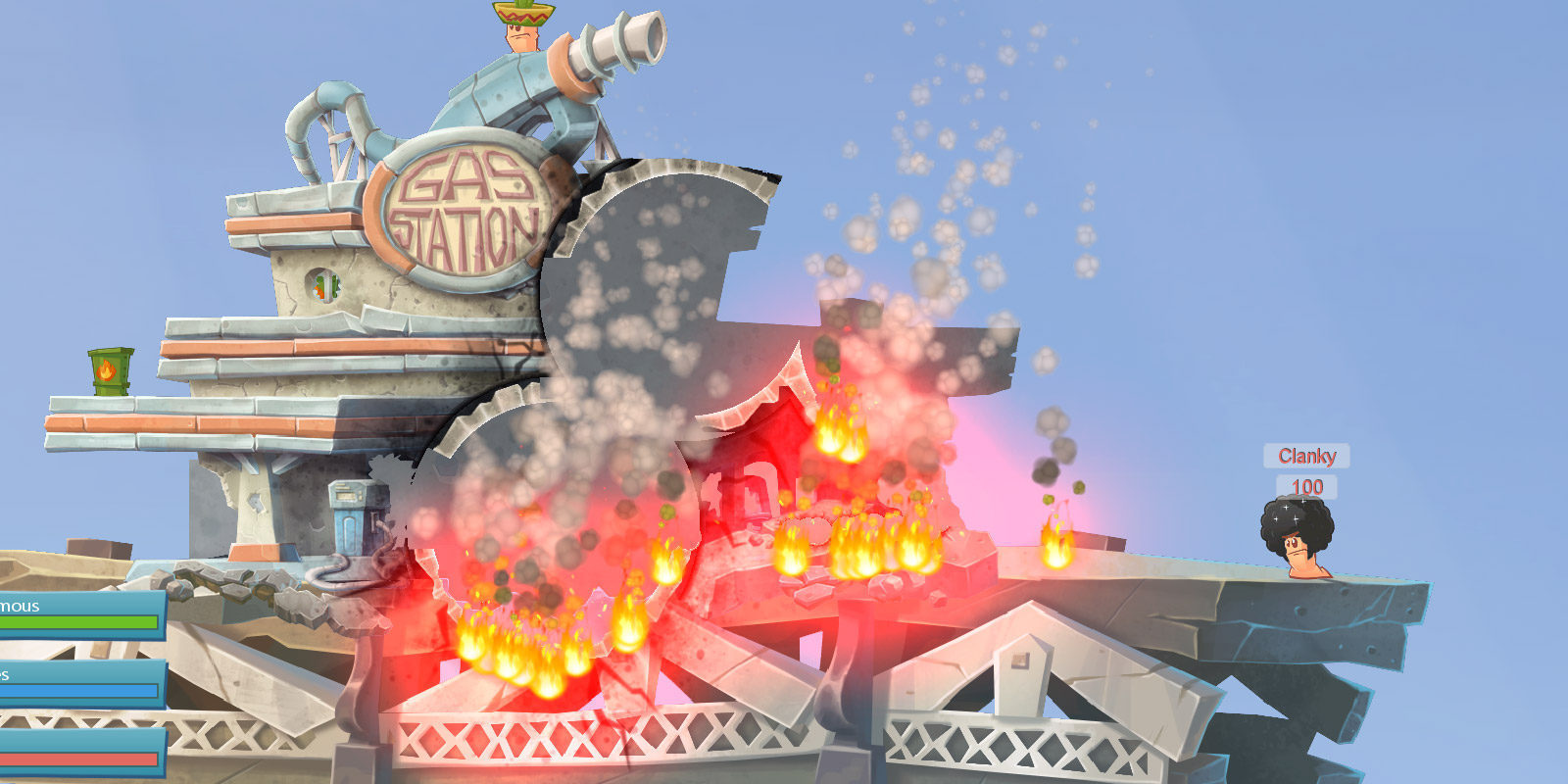
Task: Click the Clanky name label
Action: tap(1307, 455)
